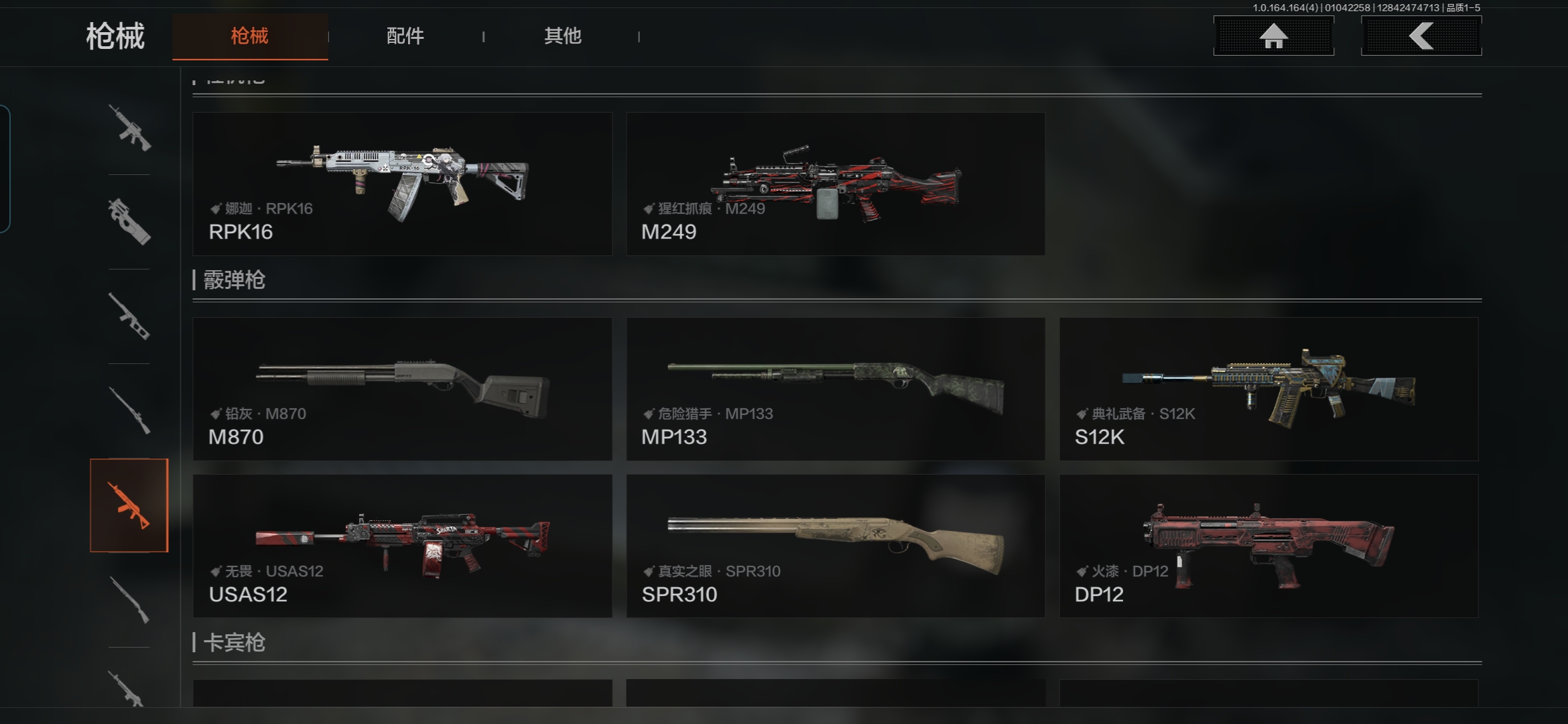This screenshot has height=724, width=1568.
Task: Select the SPR310 double-barrel card
Action: [x=835, y=546]
